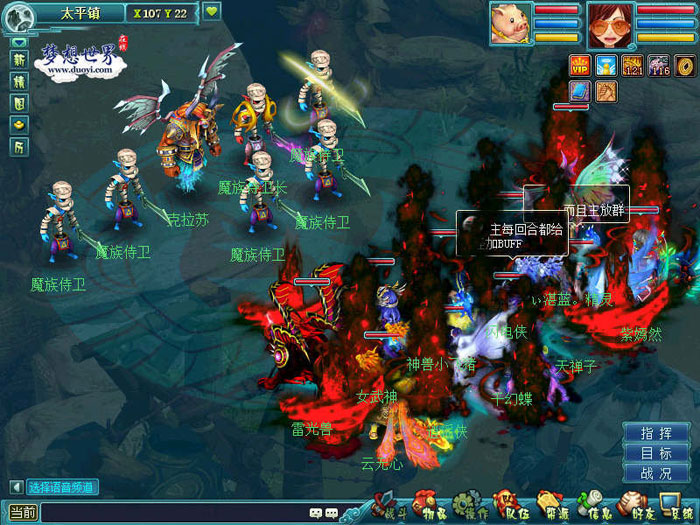Open the gold ingot side button
700x525 pixels.
19,124
